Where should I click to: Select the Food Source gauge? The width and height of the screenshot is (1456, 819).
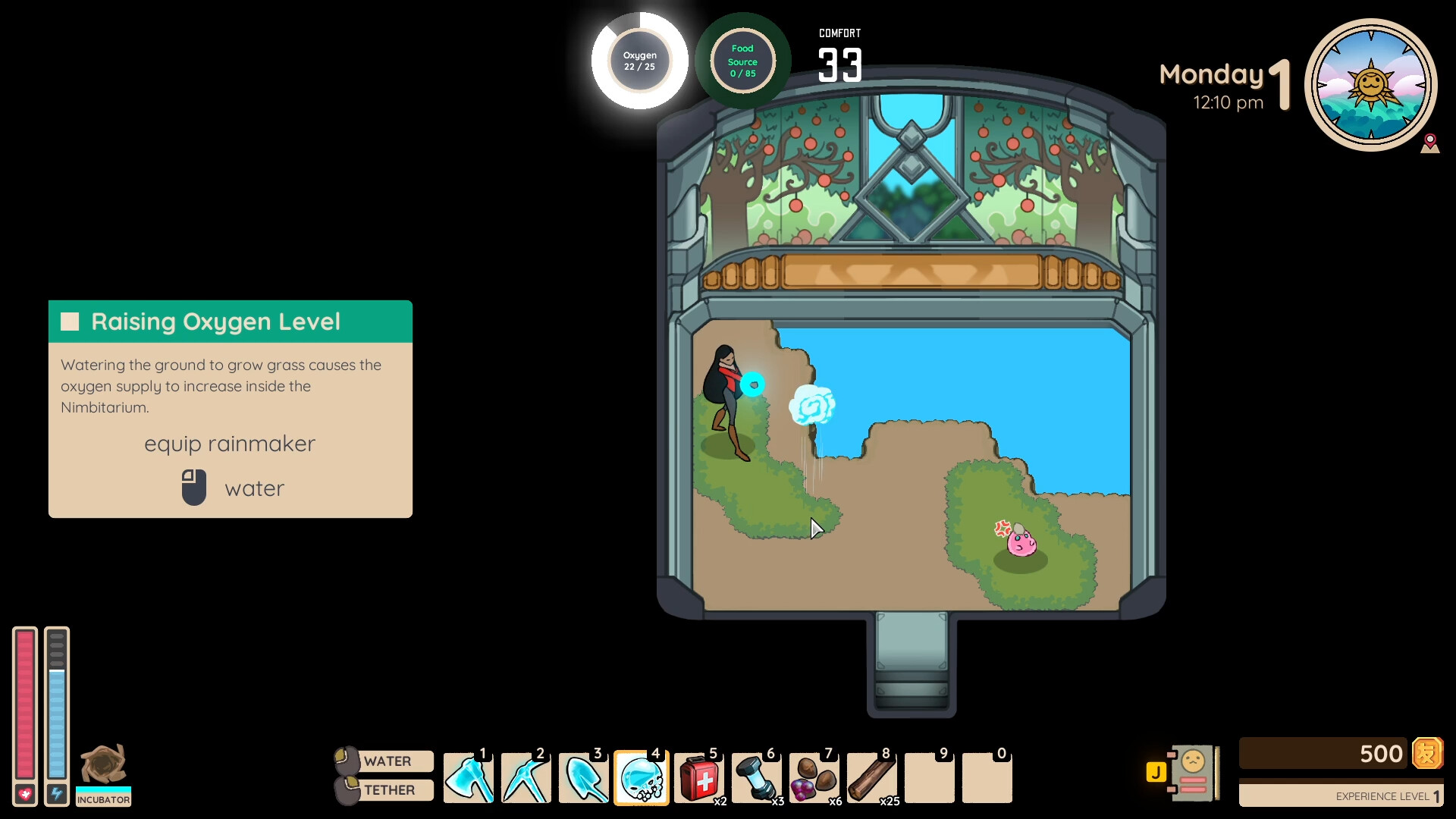click(x=742, y=61)
